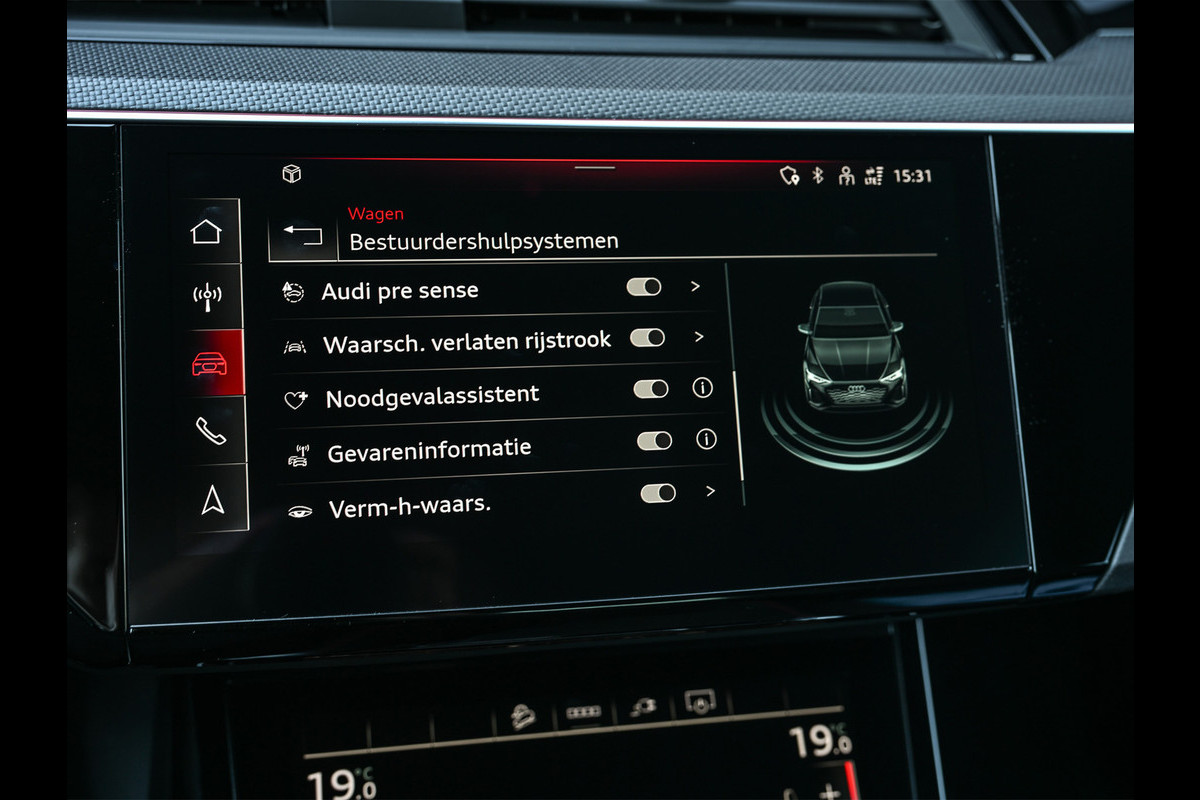Select the radio antenna sidebar icon
Screen dimensions: 1200x800
tap(207, 296)
